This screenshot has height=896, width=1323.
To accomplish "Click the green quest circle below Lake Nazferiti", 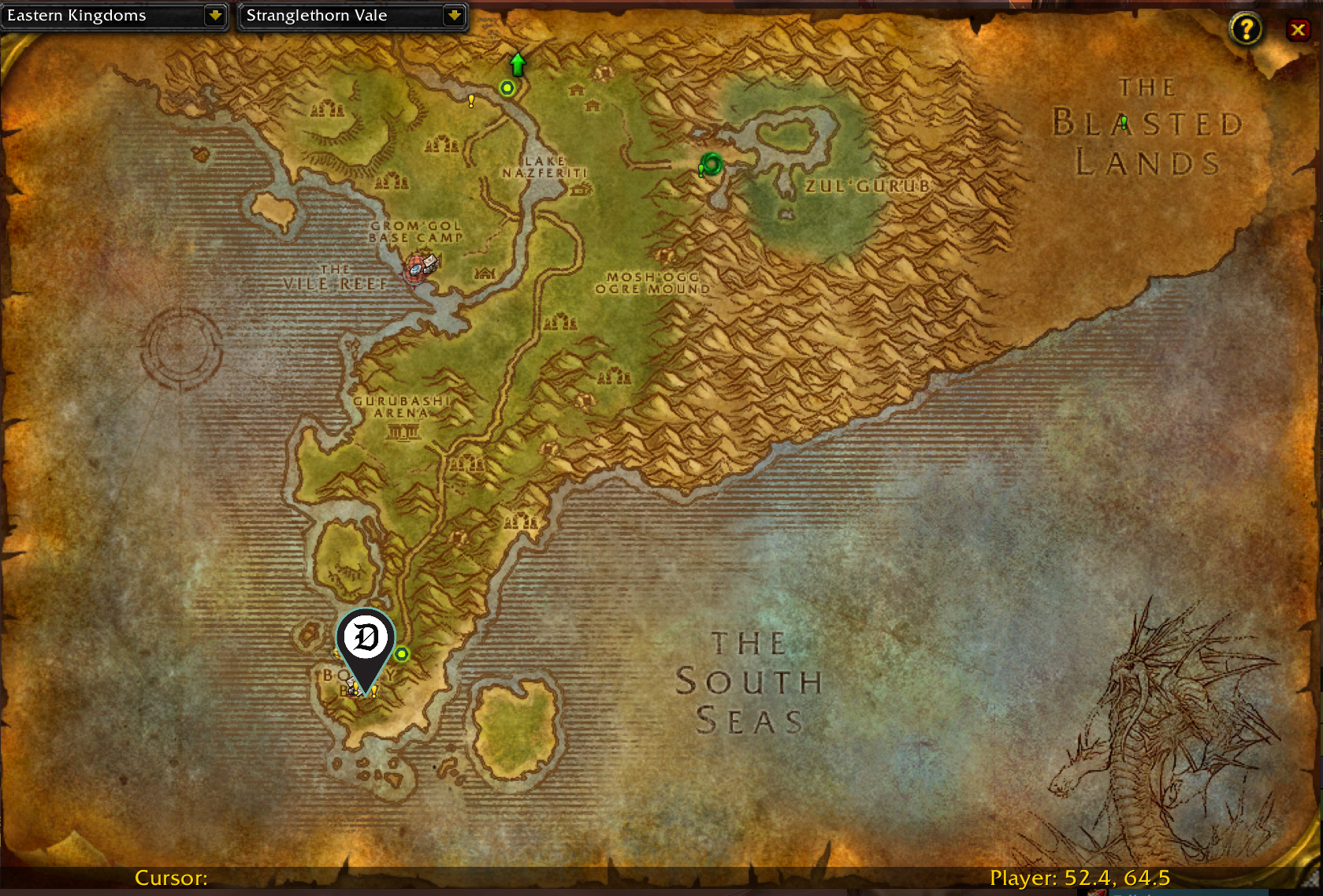I will pyautogui.click(x=507, y=88).
